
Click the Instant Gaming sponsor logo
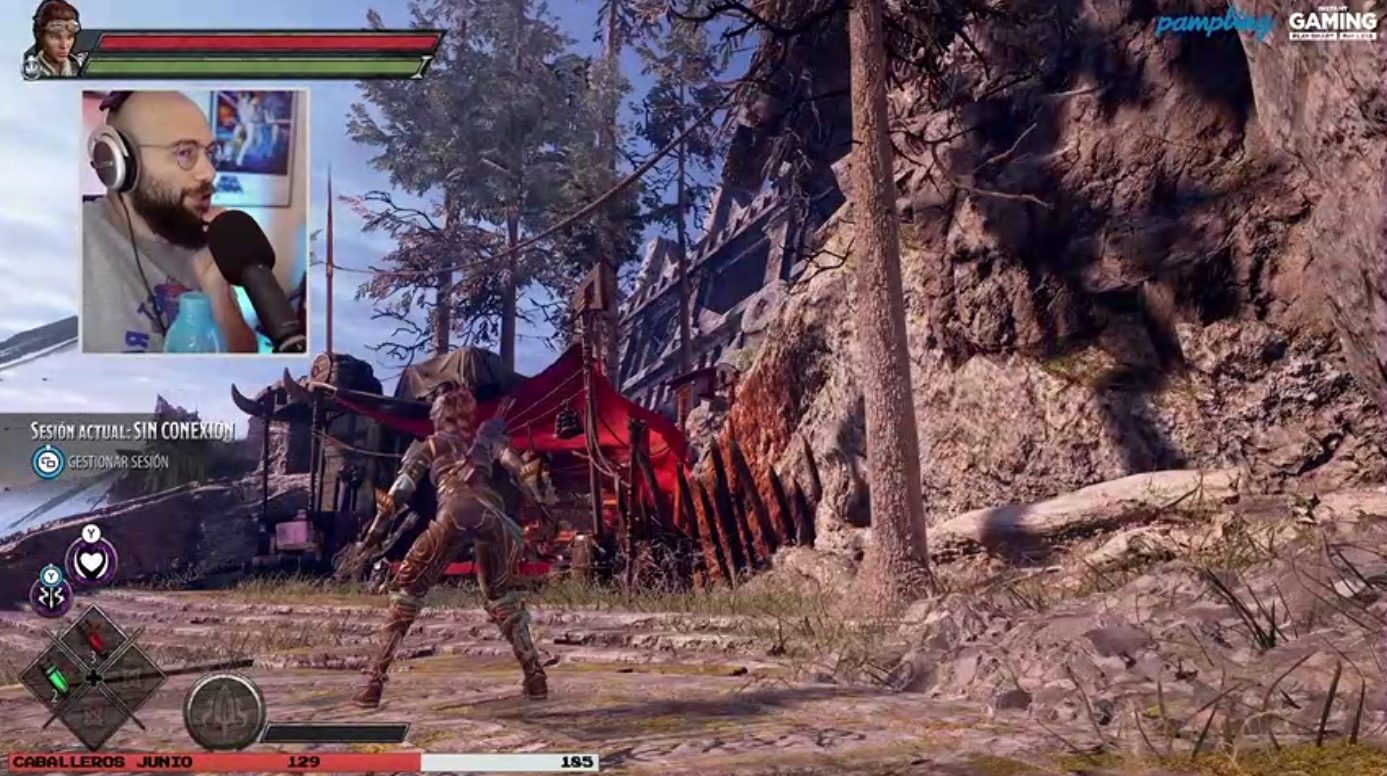[1332, 25]
